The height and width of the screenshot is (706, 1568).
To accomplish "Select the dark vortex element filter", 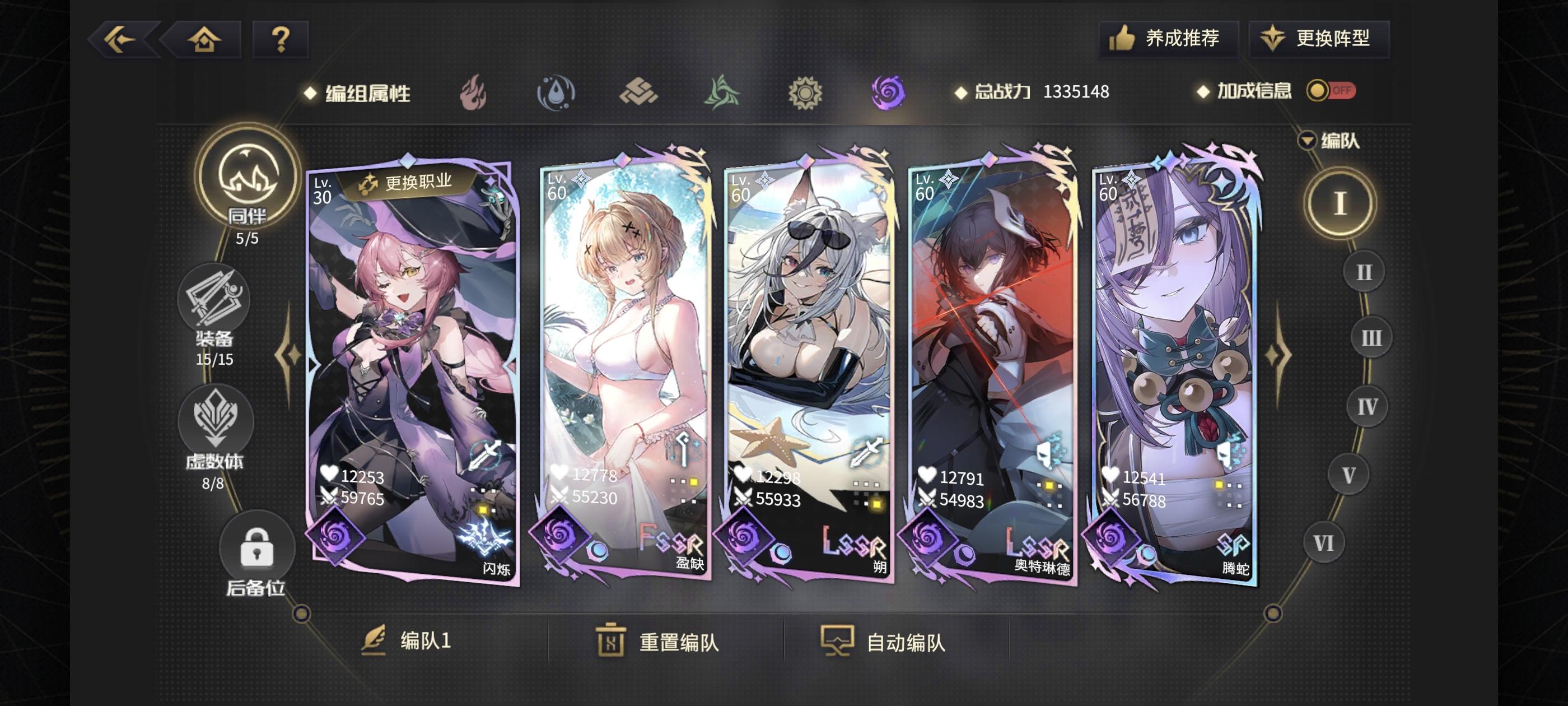I will pos(887,92).
